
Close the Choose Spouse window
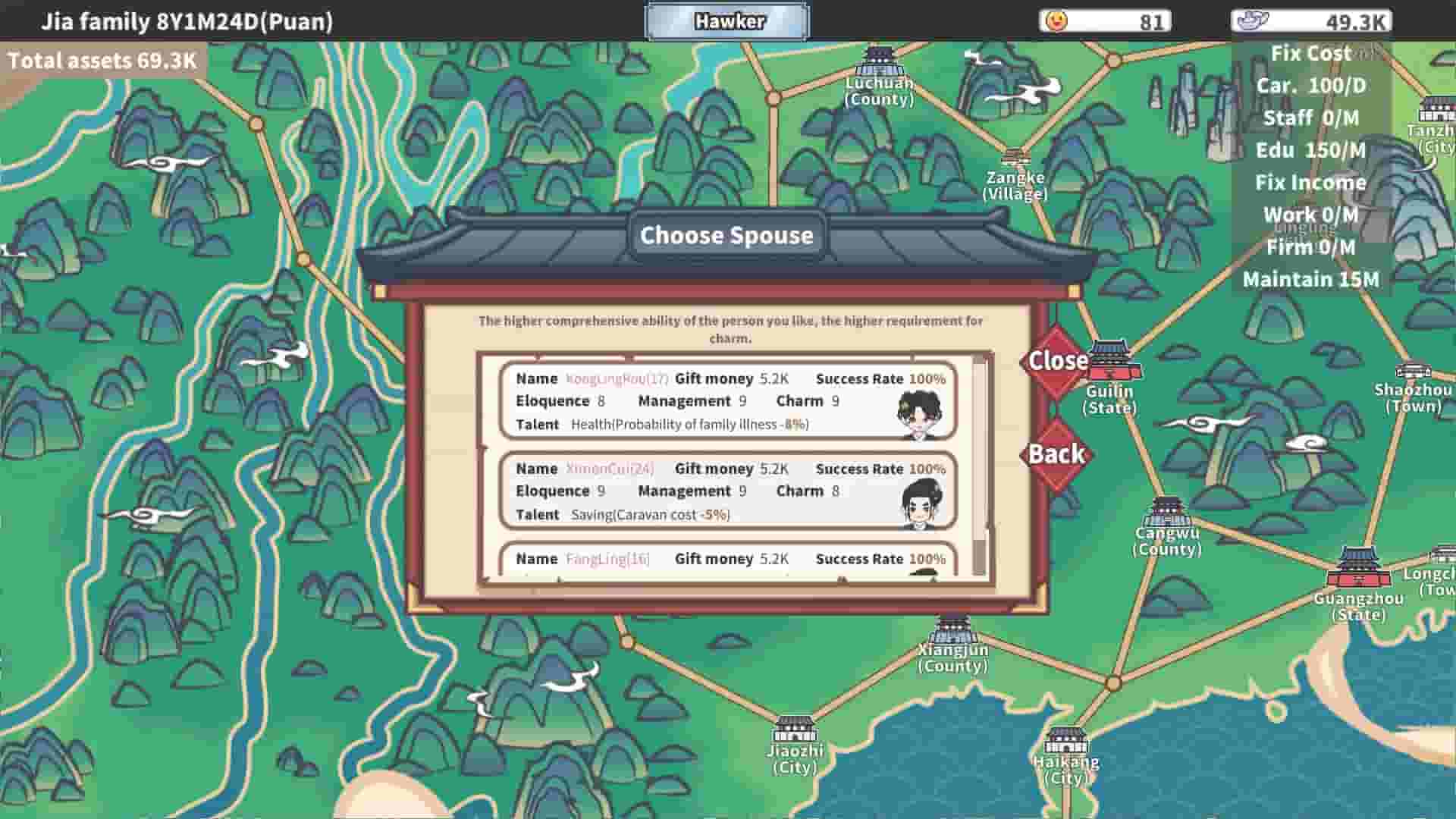click(1056, 362)
